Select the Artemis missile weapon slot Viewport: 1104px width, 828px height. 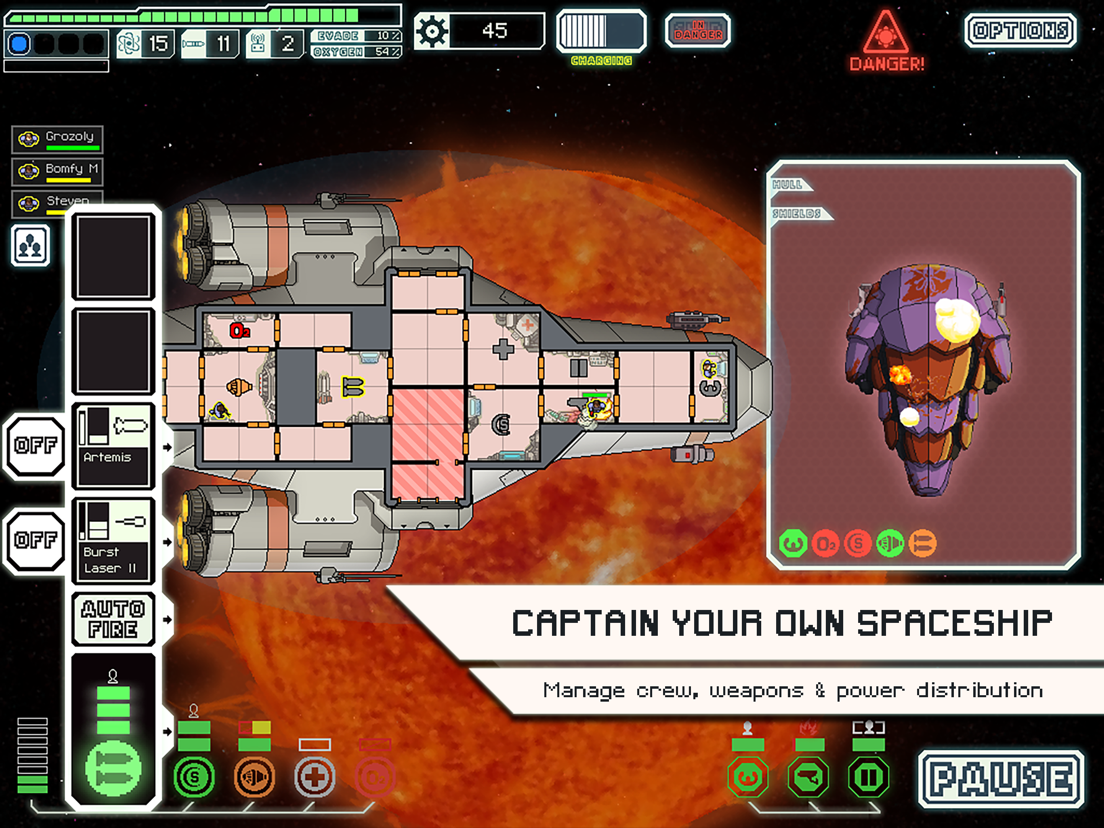click(114, 445)
